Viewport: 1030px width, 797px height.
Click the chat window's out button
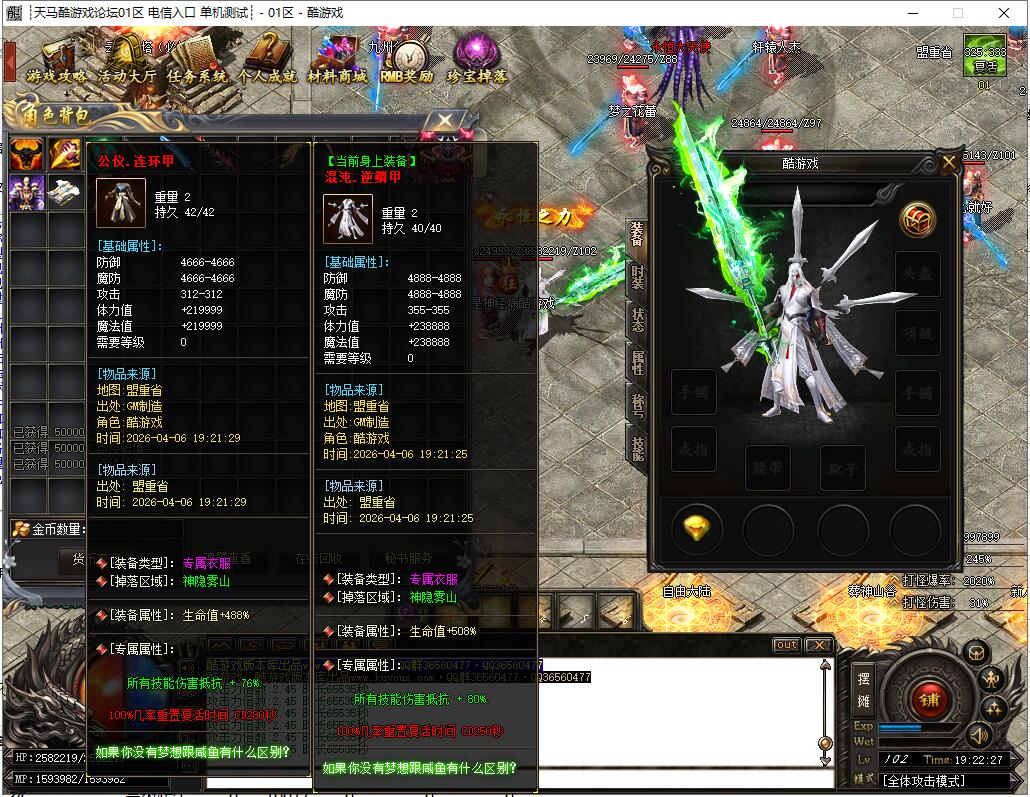click(x=786, y=645)
